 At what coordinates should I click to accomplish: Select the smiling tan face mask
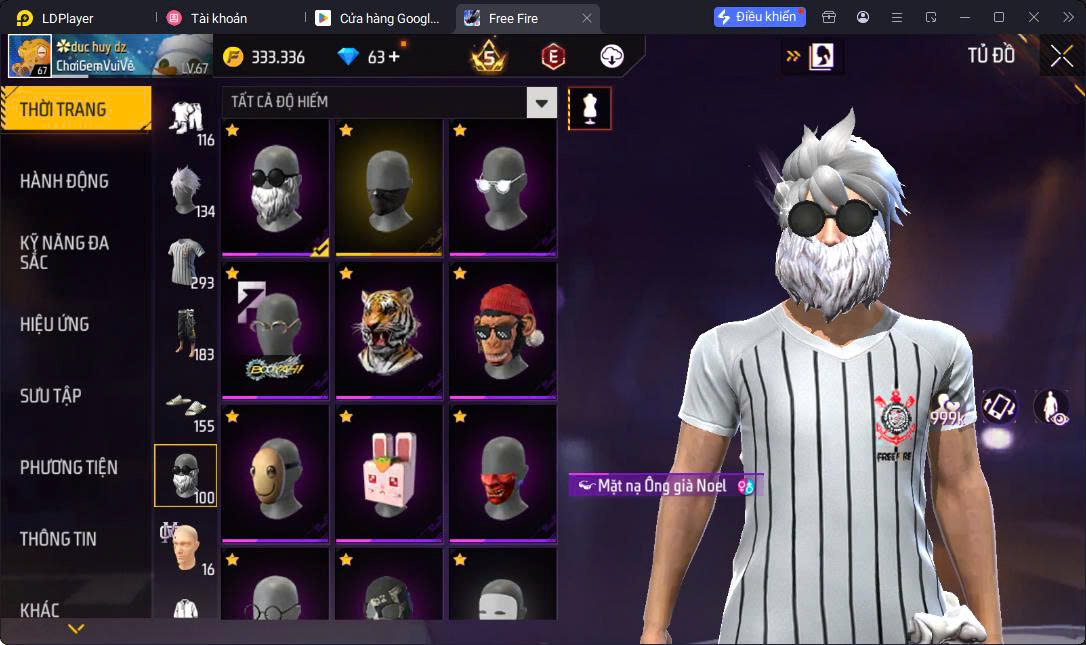pyautogui.click(x=275, y=472)
